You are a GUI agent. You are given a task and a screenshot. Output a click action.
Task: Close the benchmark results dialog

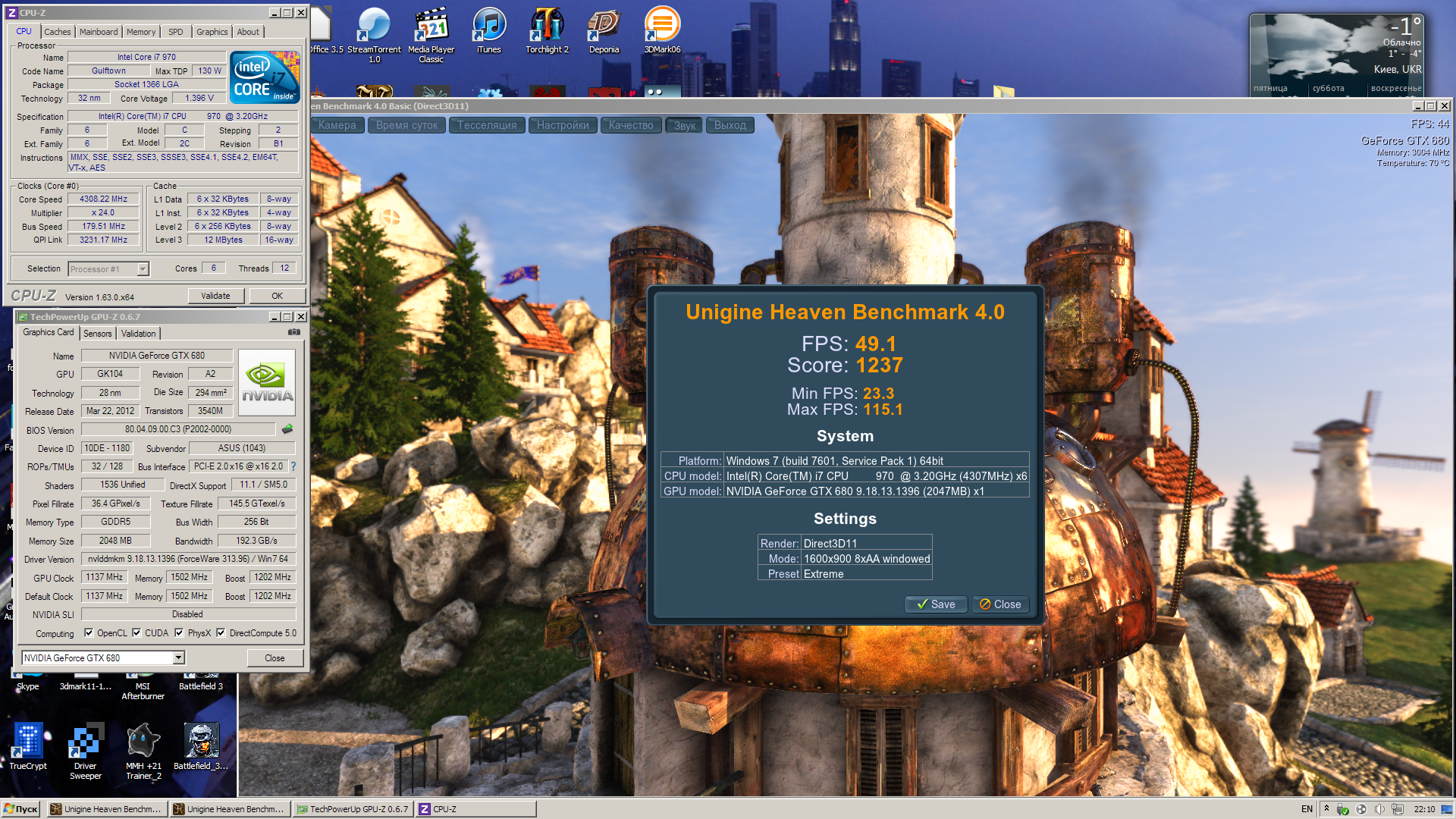(x=999, y=604)
